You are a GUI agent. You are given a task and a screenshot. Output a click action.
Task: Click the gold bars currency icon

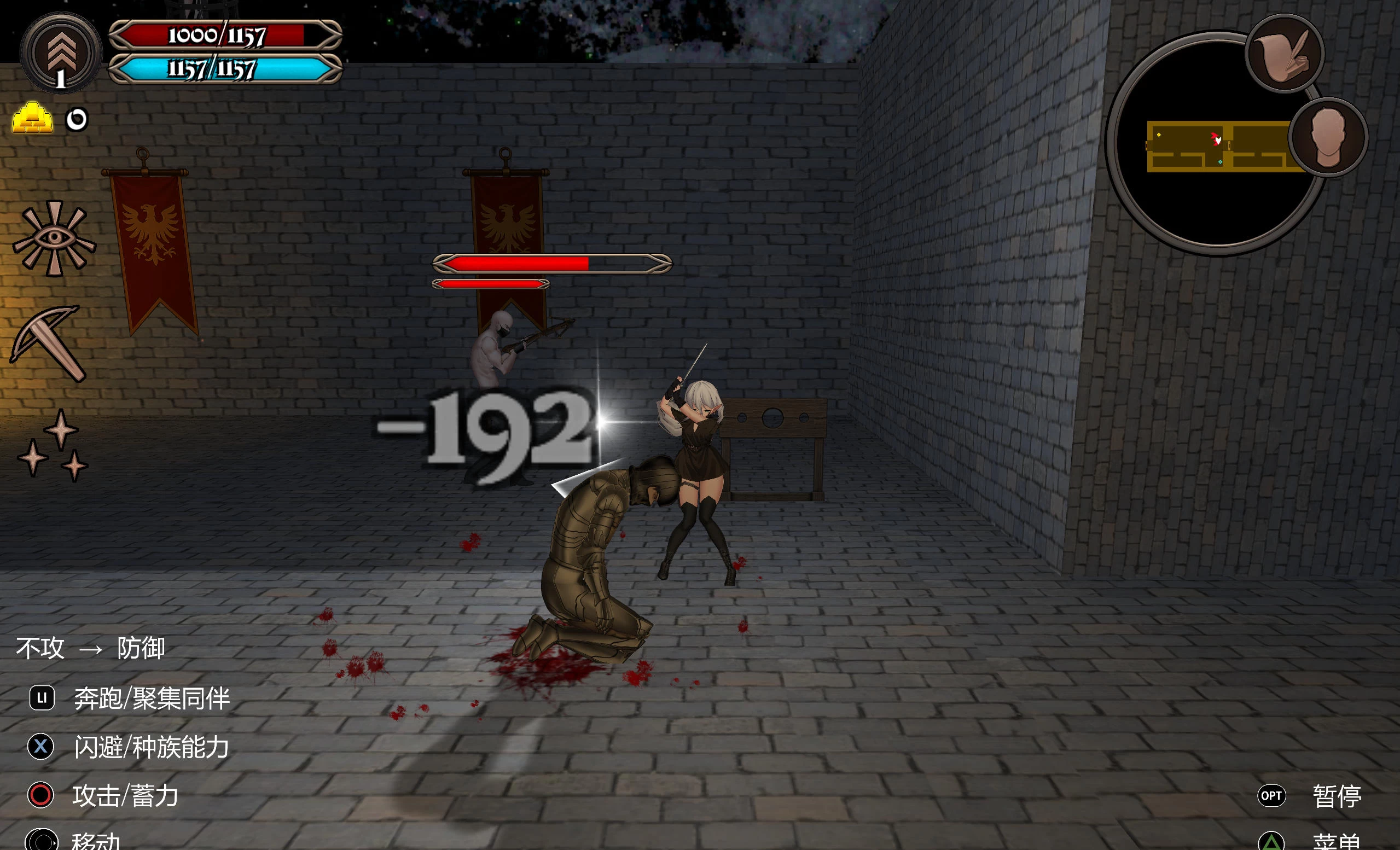point(32,118)
